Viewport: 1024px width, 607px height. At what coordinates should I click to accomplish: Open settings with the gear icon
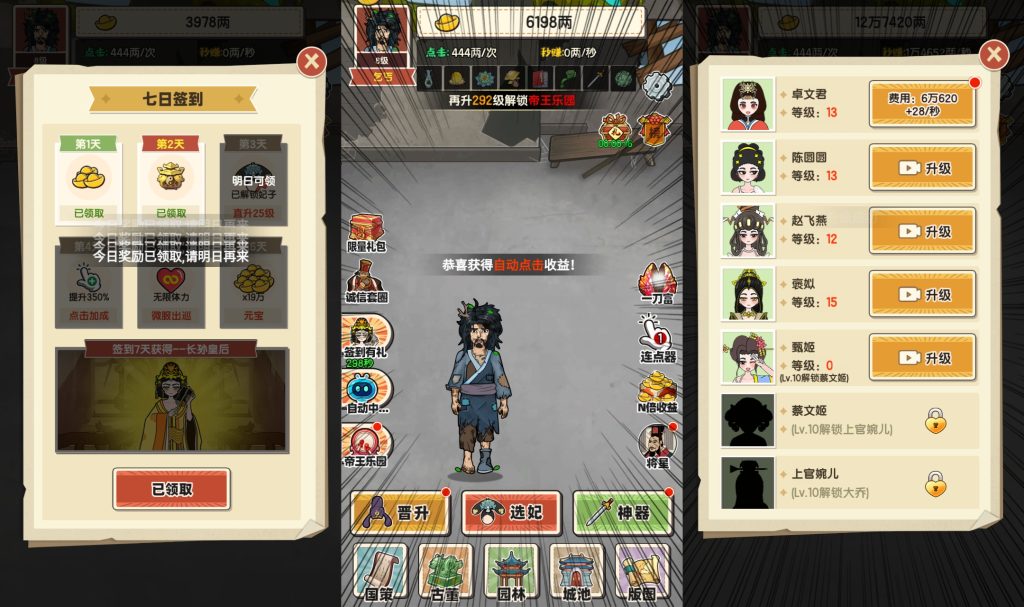(656, 86)
